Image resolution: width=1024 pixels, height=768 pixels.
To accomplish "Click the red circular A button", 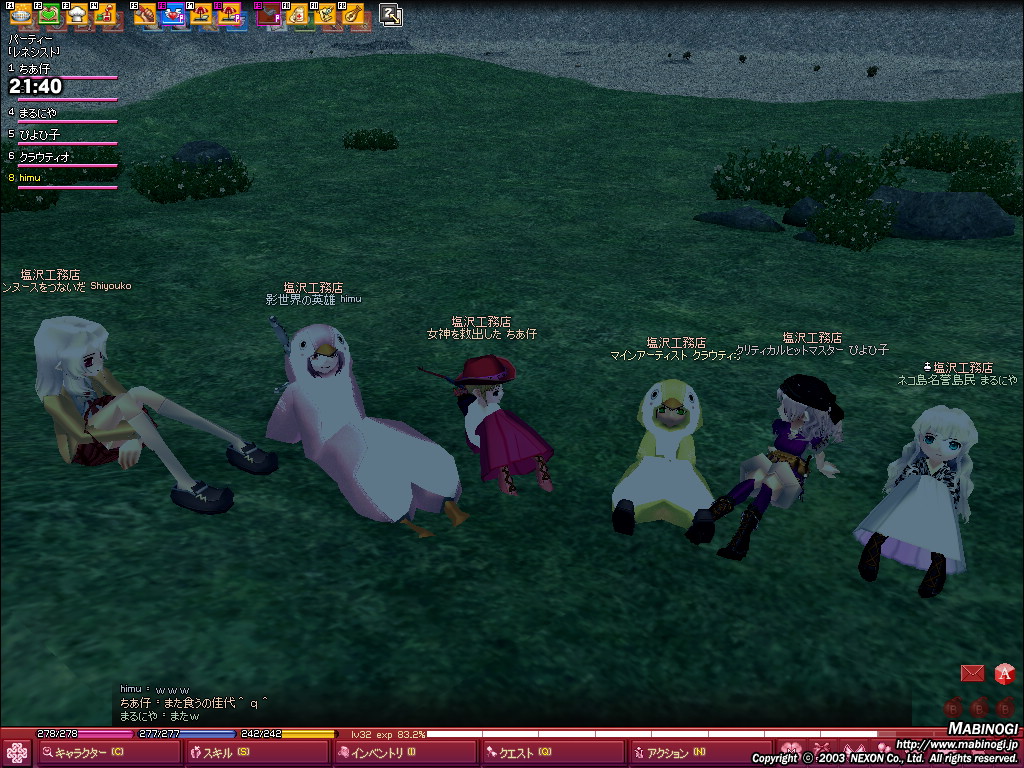I will (x=1004, y=673).
